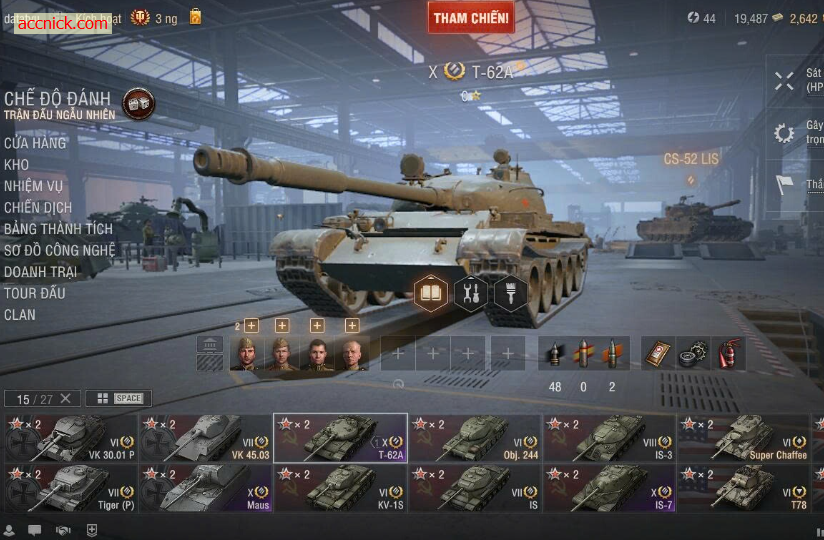This screenshot has width=824, height=540.
Task: Start battle with THAM CHIẾN button
Action: (x=471, y=17)
